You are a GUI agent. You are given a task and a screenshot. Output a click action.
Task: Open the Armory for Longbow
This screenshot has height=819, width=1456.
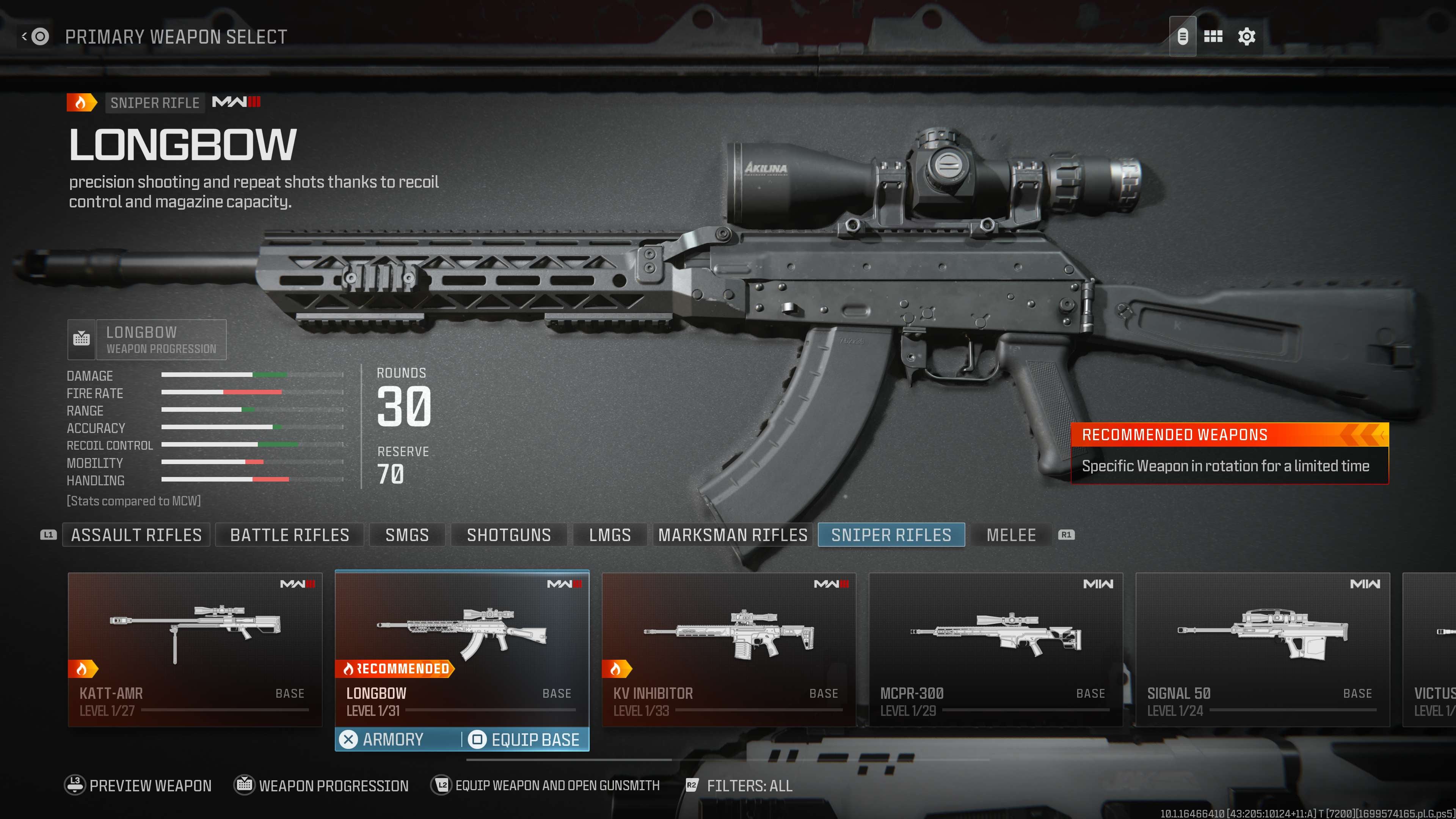(x=393, y=739)
